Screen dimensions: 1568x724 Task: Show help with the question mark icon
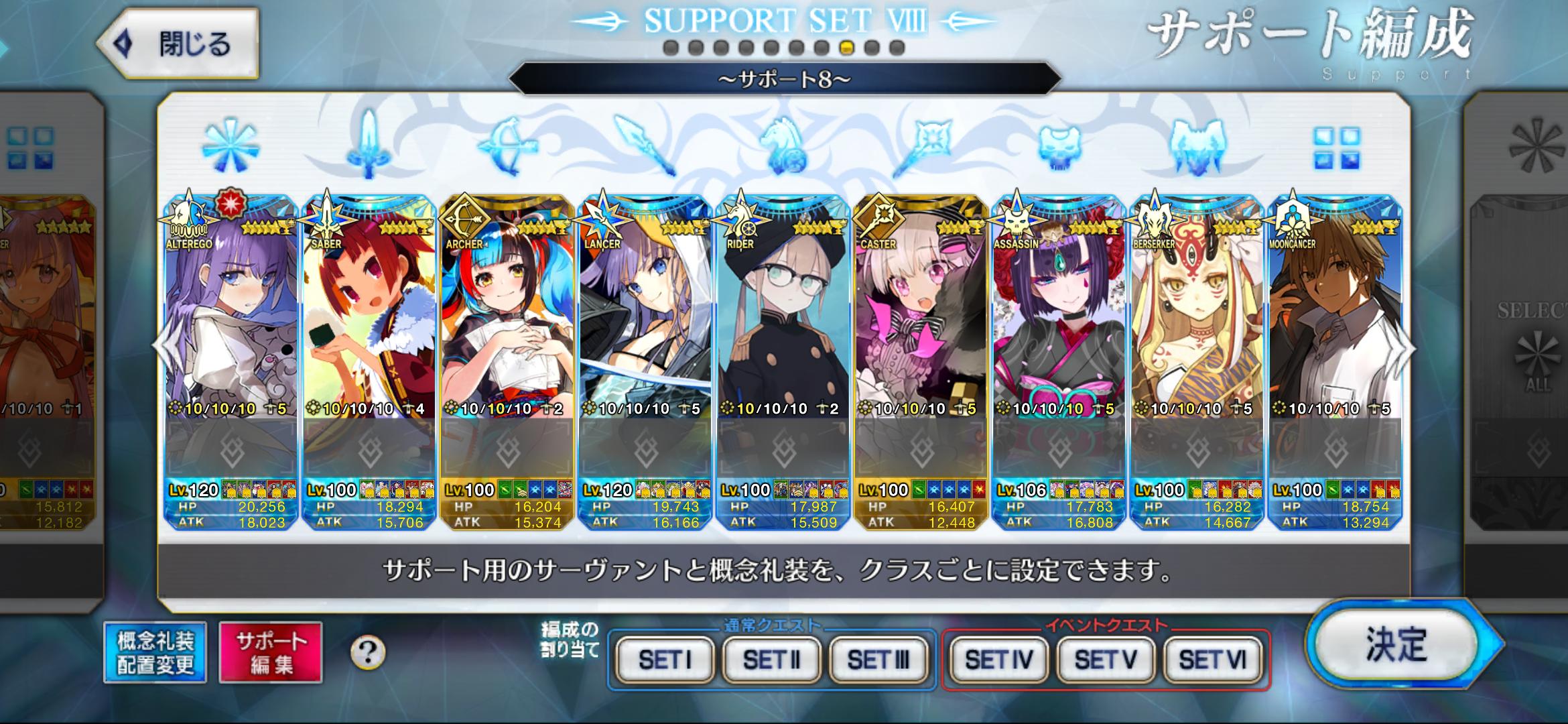(x=368, y=652)
